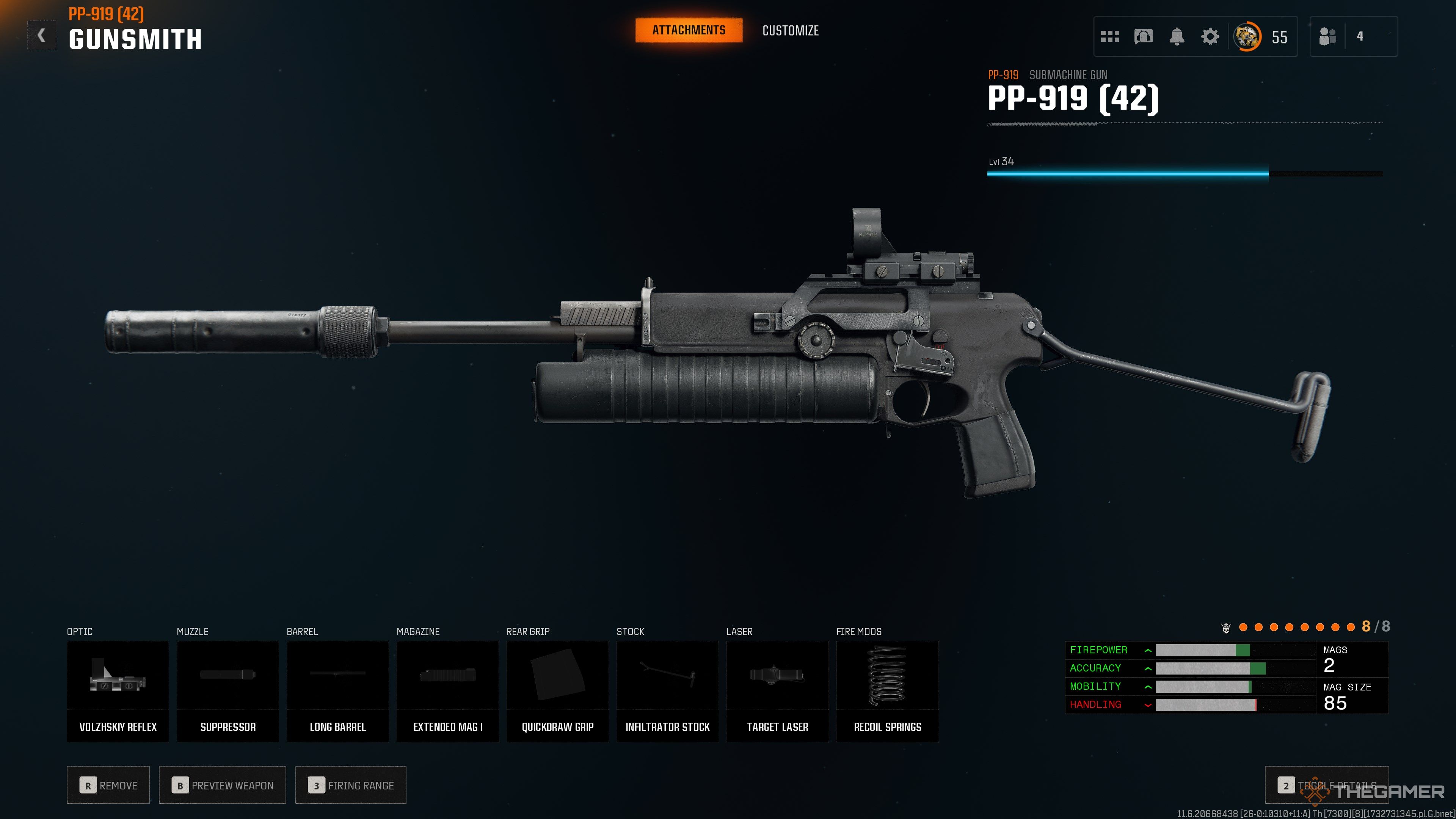This screenshot has height=819, width=1456.
Task: Open the grid menu icon
Action: [x=1109, y=37]
